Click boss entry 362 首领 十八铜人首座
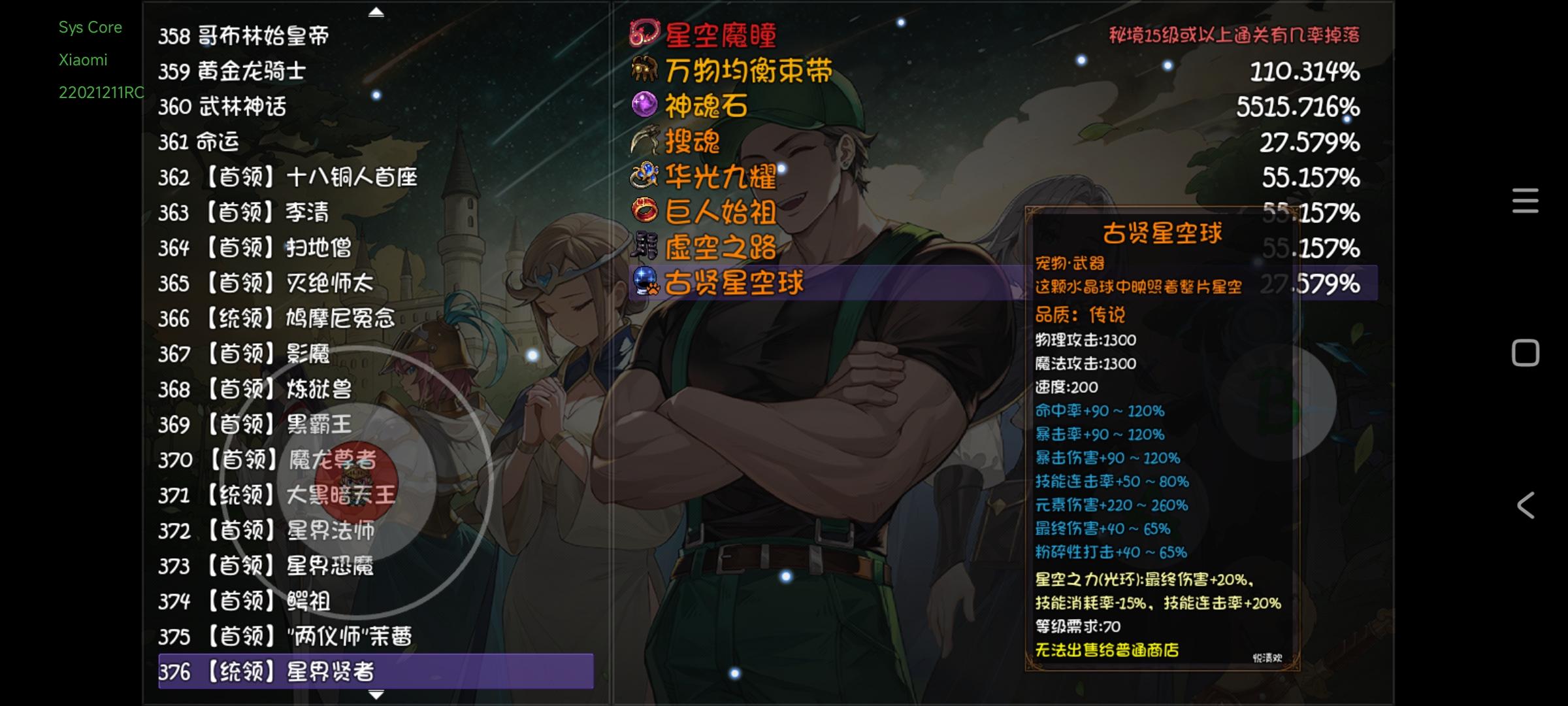The height and width of the screenshot is (706, 1568). tap(287, 176)
